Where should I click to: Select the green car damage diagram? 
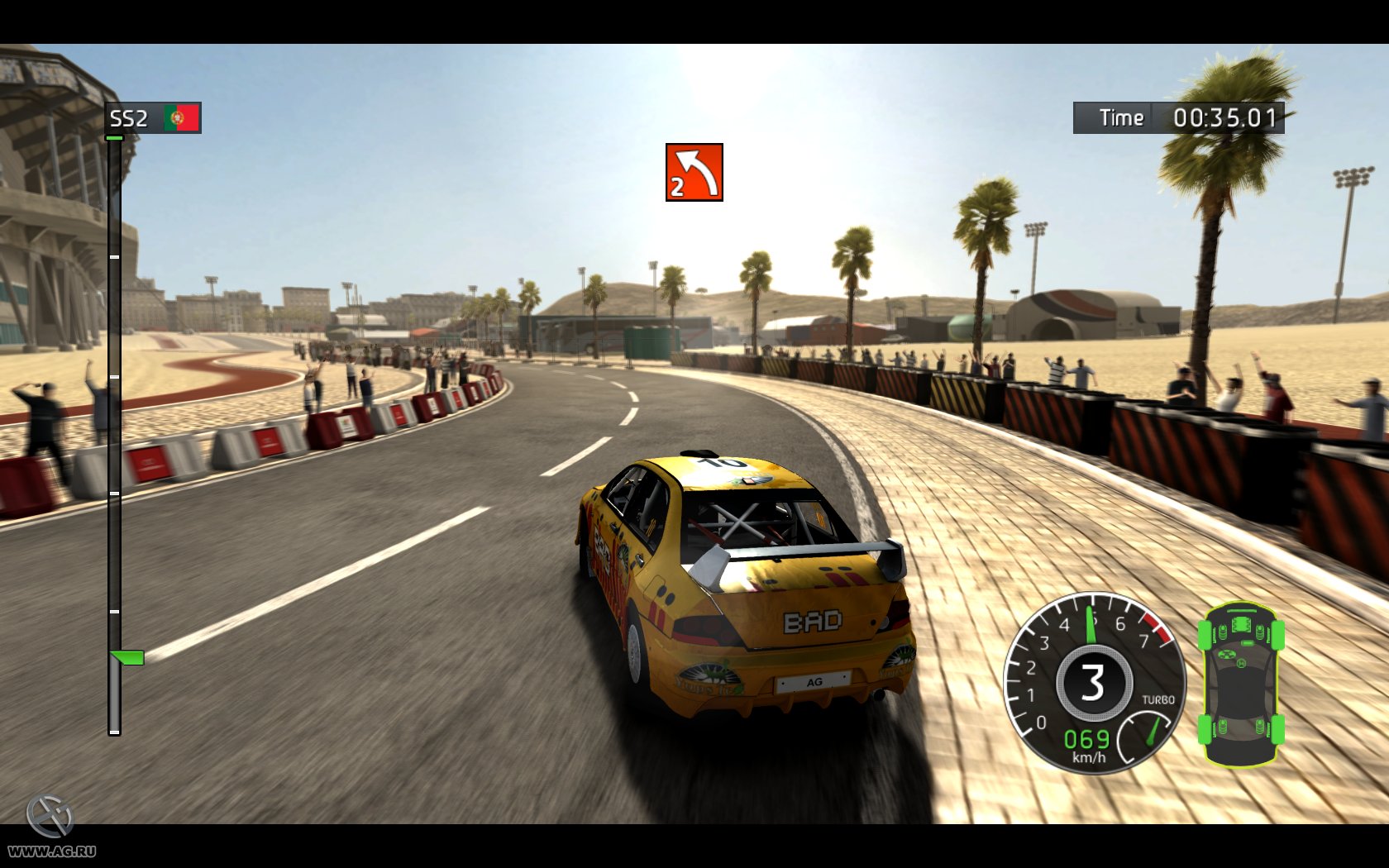coord(1240,684)
